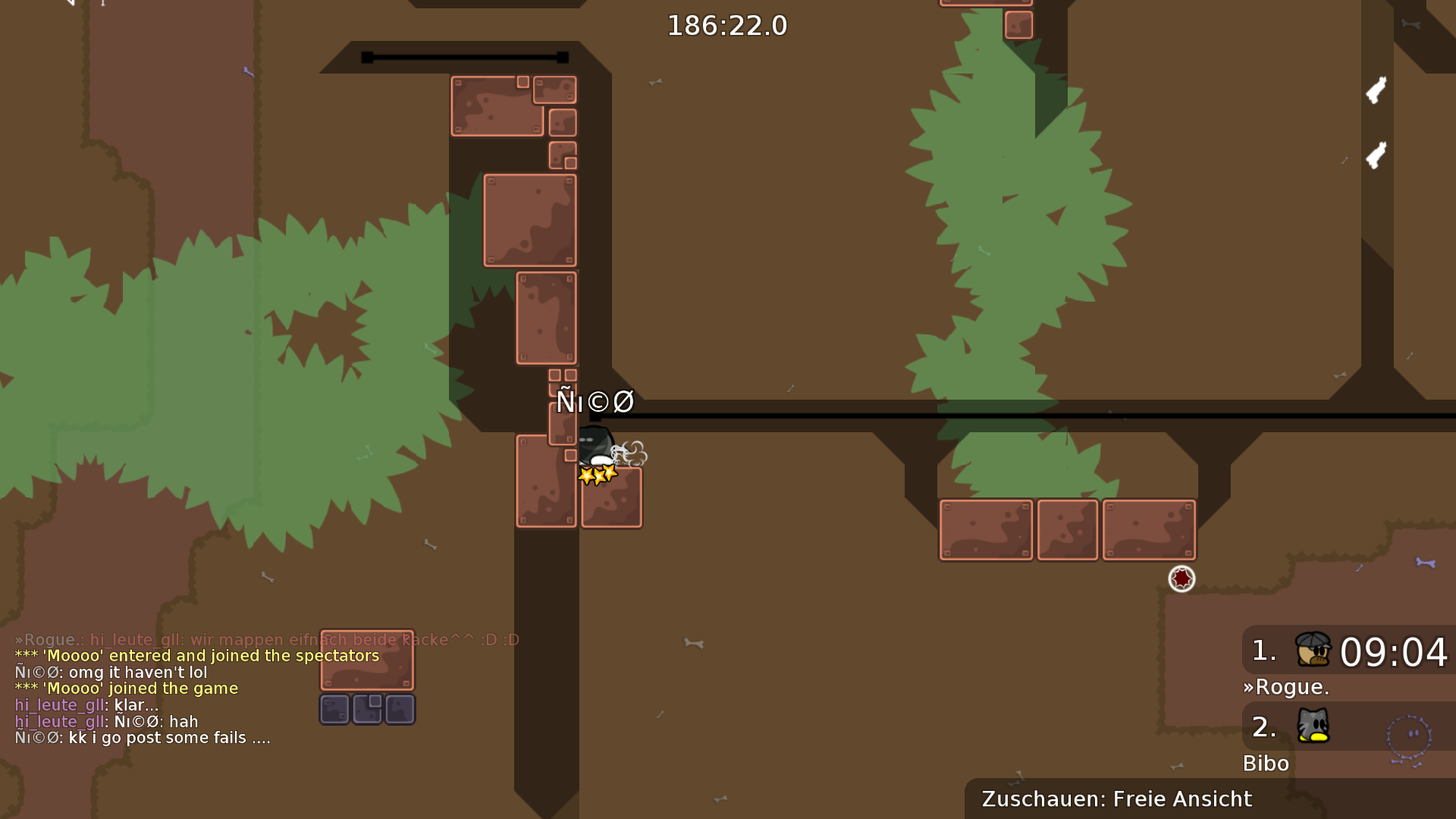
Task: Open the player name »Rogue. on the scoreboard
Action: pyautogui.click(x=1287, y=687)
